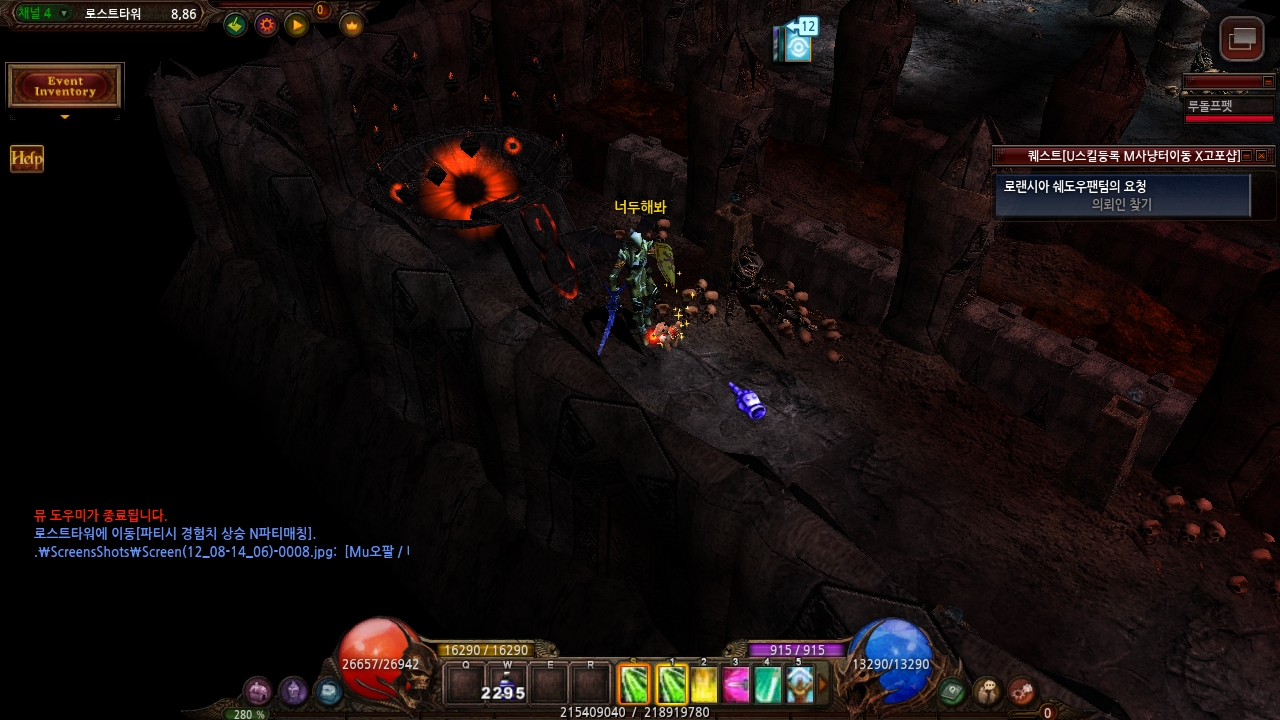This screenshot has width=1280, height=720.
Task: Use the light-blue figure skill in slot 5
Action: click(799, 685)
